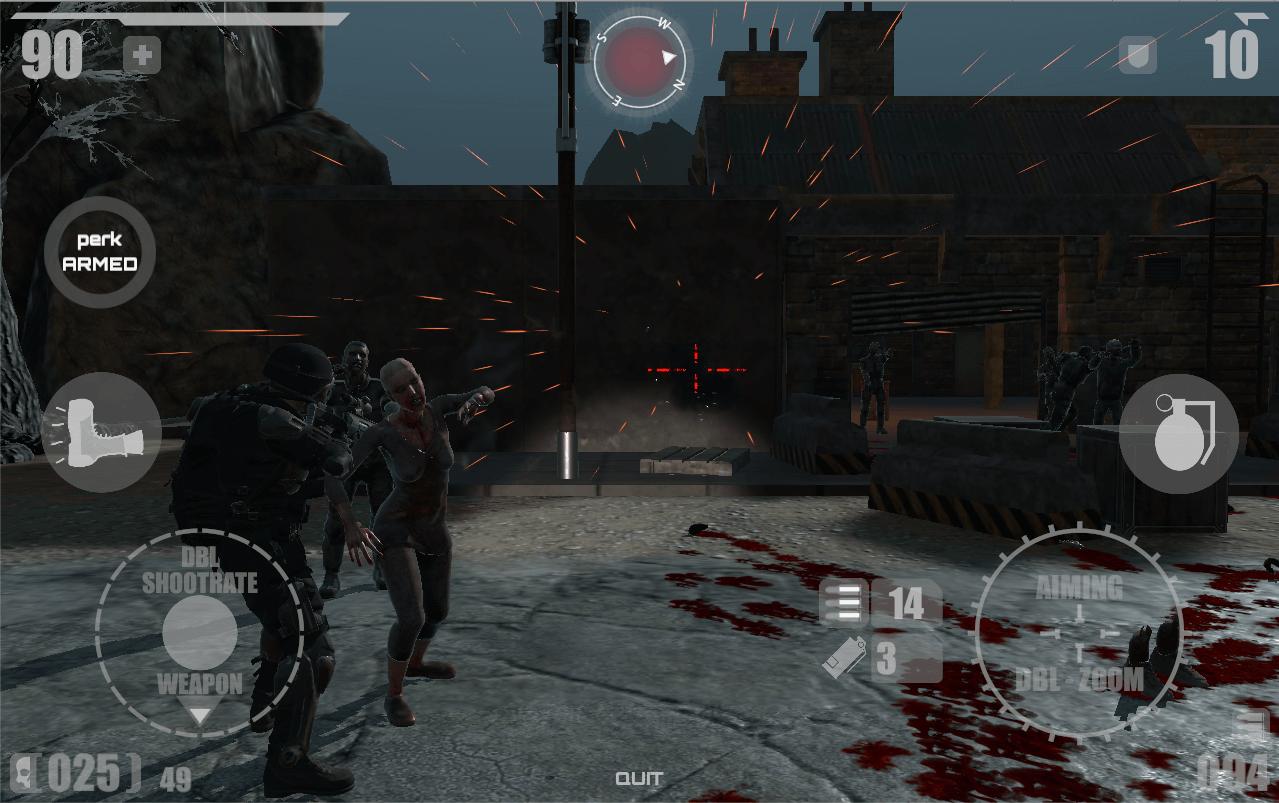Click the QUIT button
Viewport: 1279px width, 803px height.
639,779
